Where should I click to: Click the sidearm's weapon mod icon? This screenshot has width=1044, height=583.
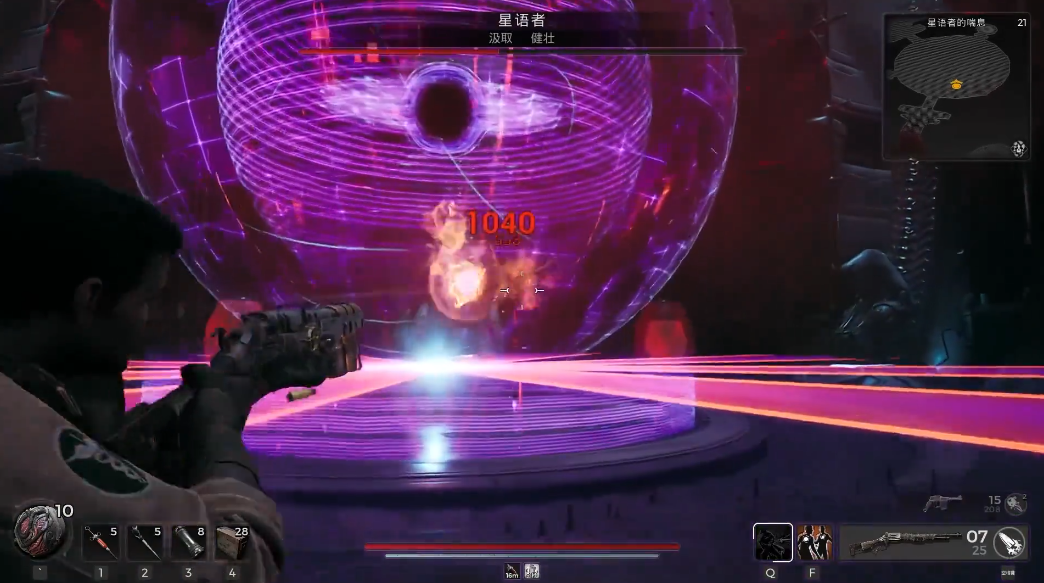[1017, 502]
